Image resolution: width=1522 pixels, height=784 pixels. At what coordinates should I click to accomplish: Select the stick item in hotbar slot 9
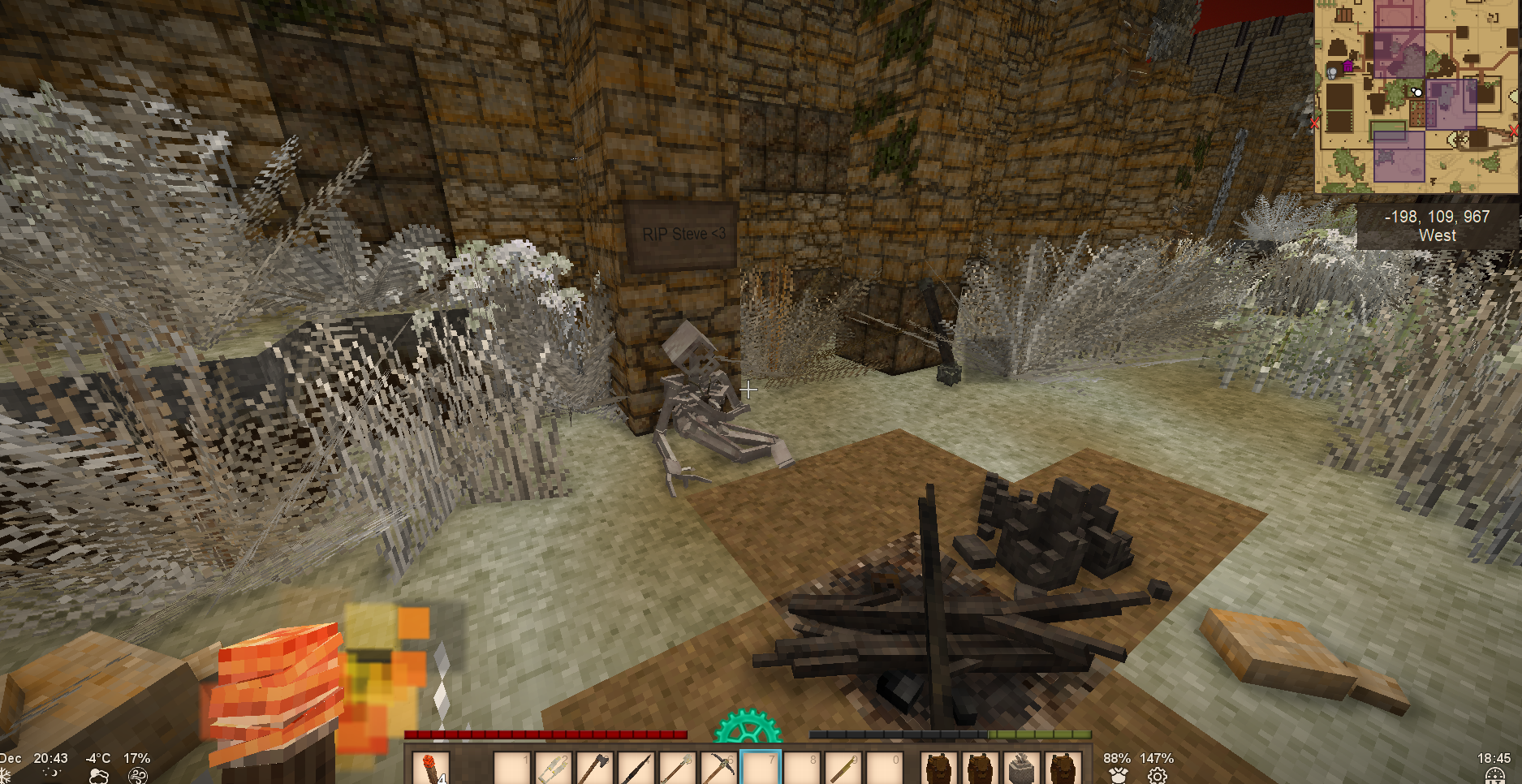click(843, 768)
